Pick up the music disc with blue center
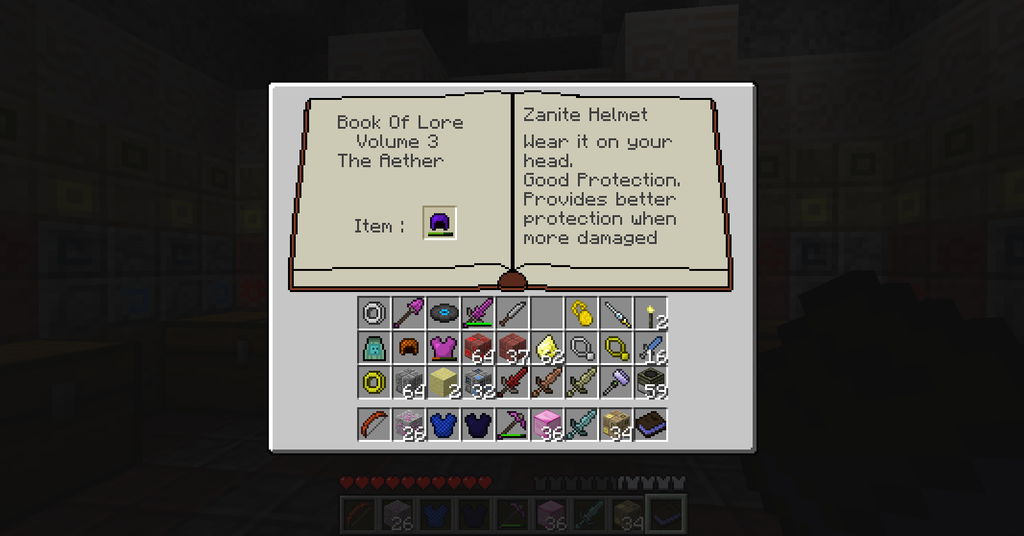This screenshot has width=1024, height=536. click(443, 314)
